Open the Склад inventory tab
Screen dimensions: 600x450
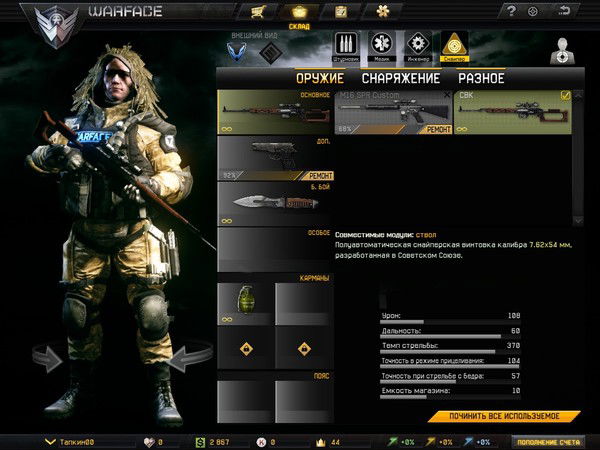(298, 13)
